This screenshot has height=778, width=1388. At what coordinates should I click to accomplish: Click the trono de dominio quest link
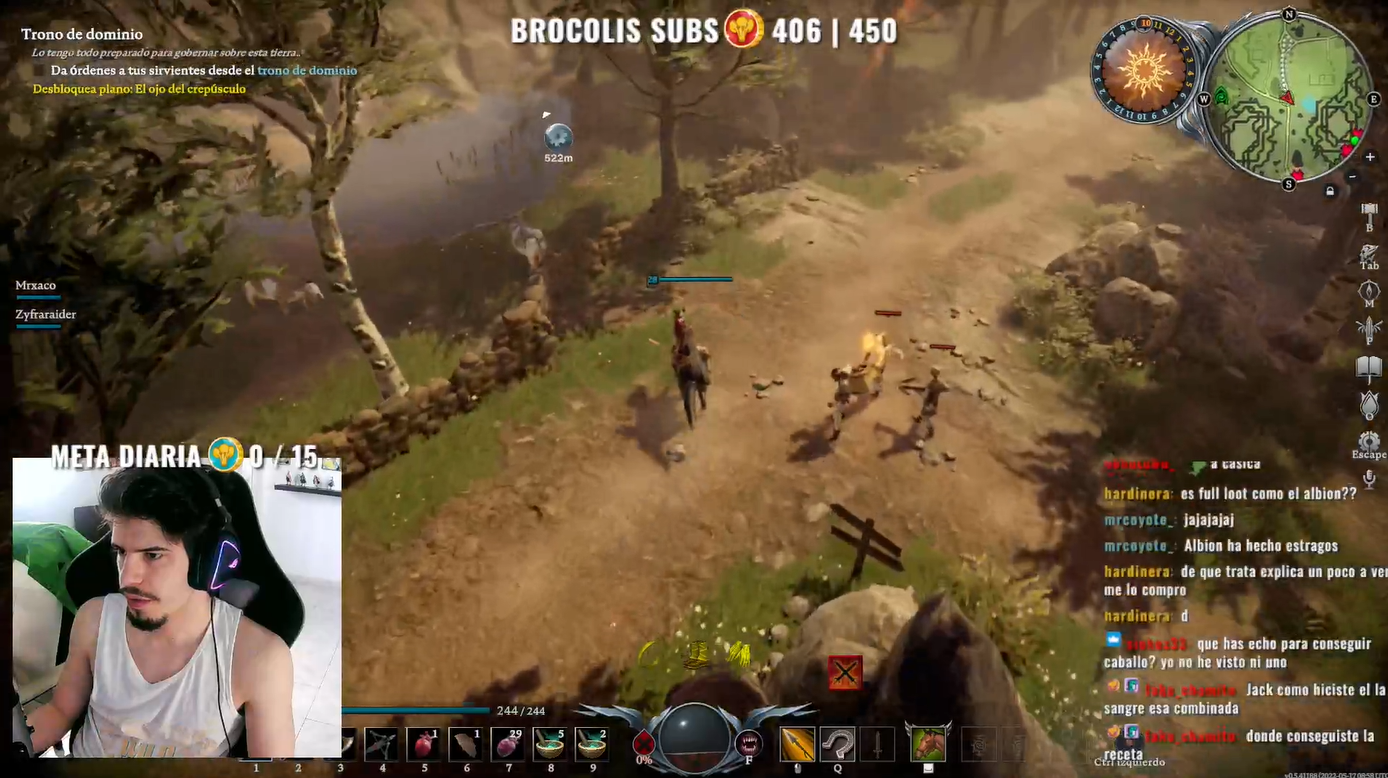coord(307,71)
